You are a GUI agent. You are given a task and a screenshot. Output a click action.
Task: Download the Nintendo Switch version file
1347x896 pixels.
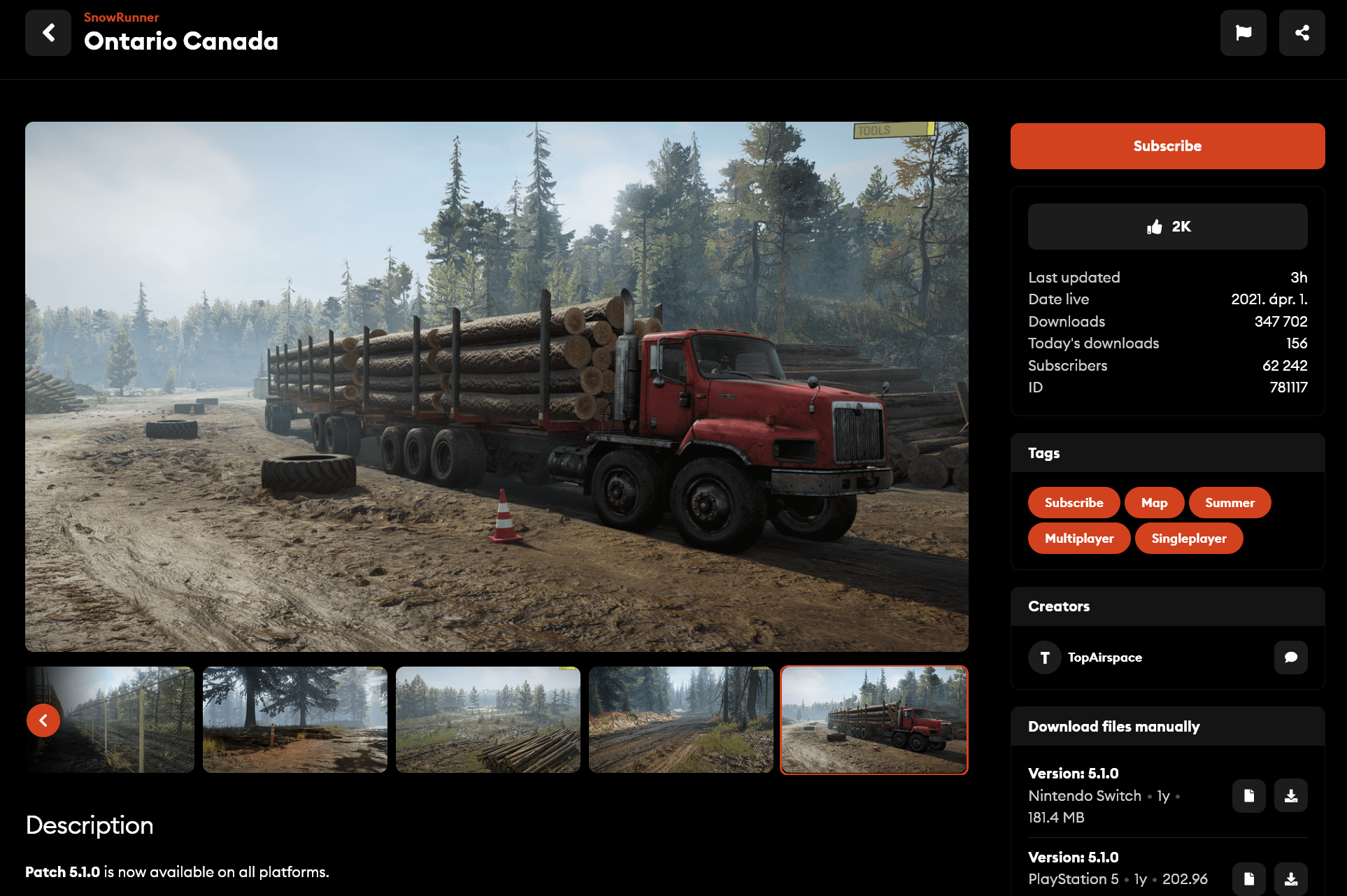(1290, 796)
